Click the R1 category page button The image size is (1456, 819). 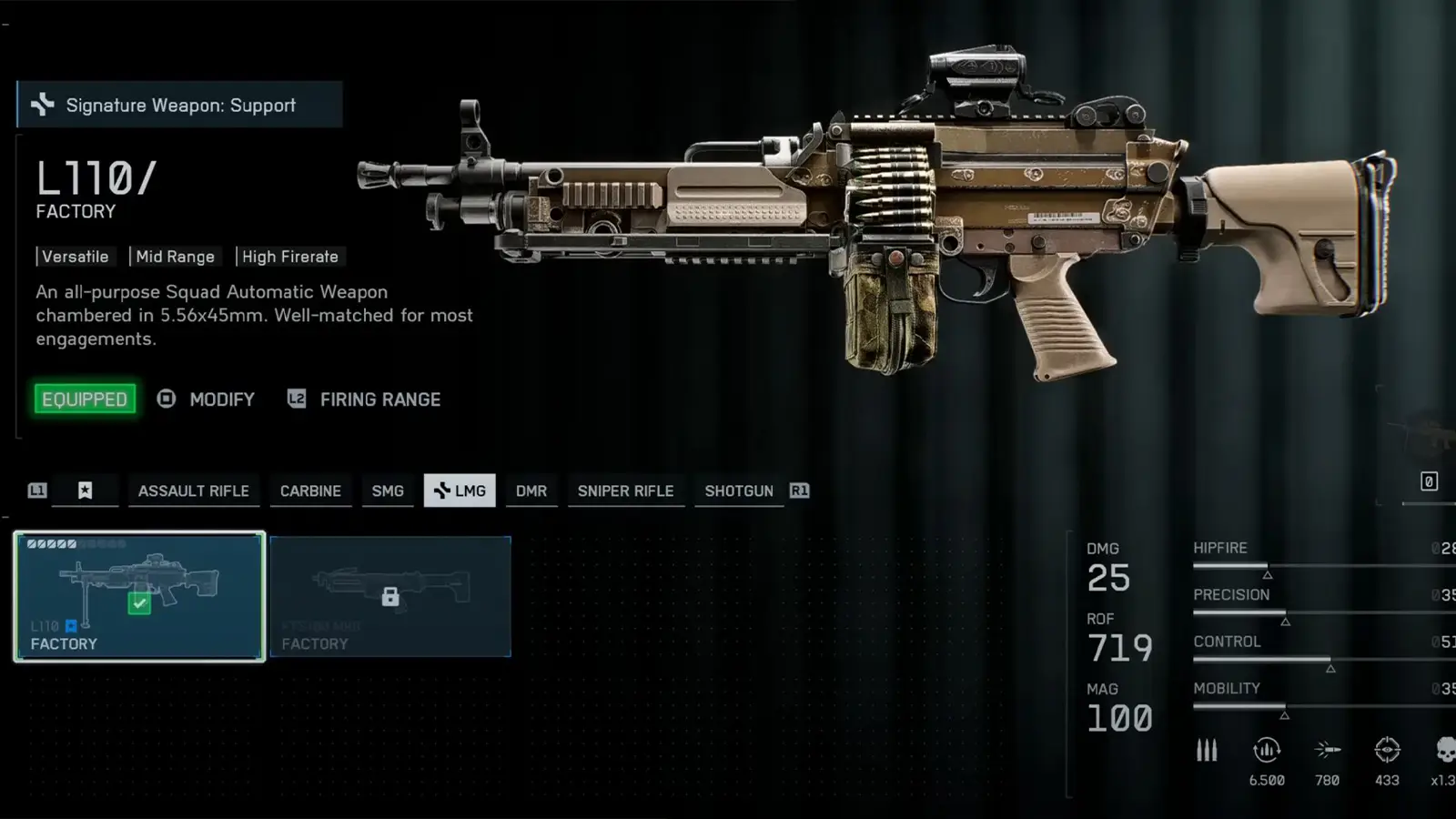[800, 490]
